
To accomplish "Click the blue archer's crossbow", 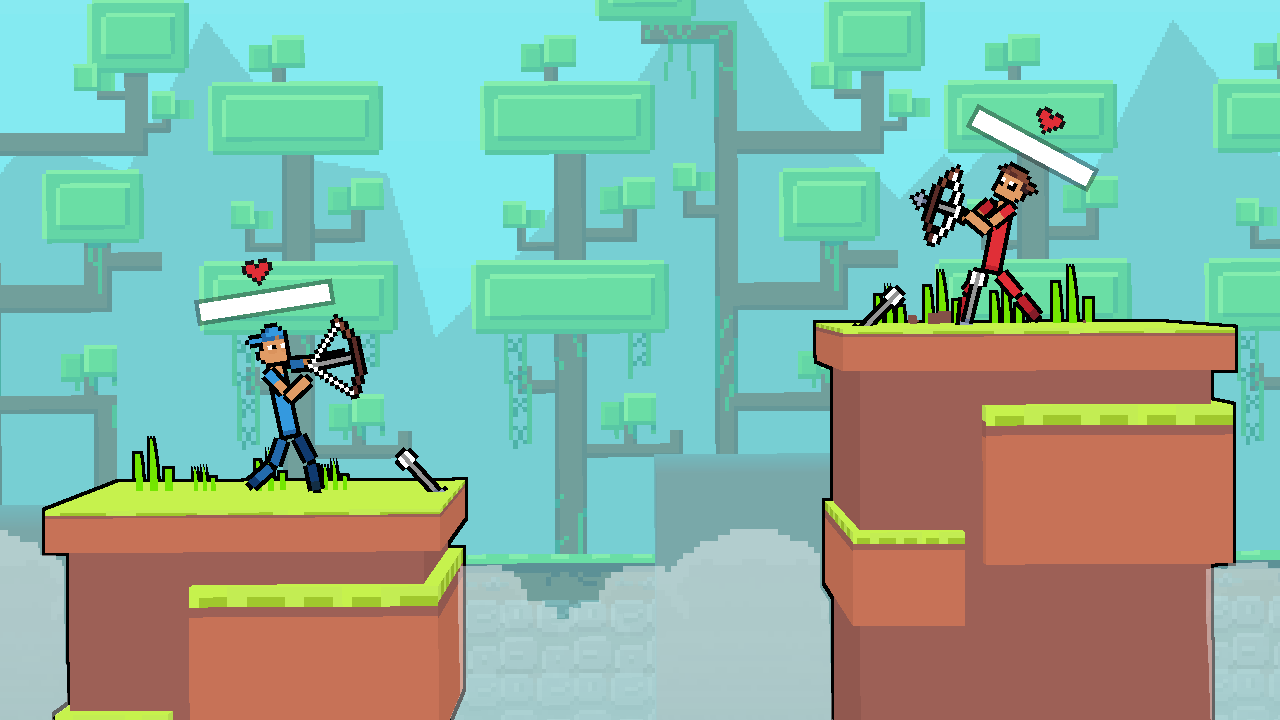I will coord(340,355).
